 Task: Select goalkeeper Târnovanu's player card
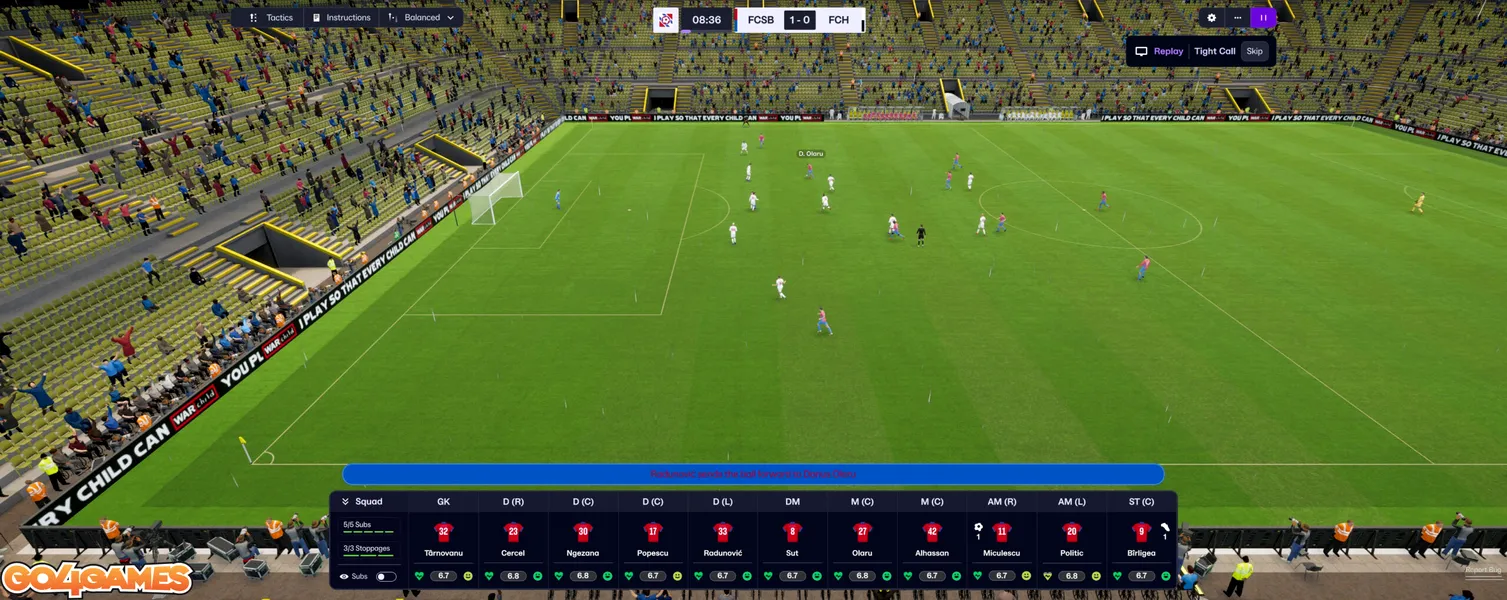pos(443,540)
